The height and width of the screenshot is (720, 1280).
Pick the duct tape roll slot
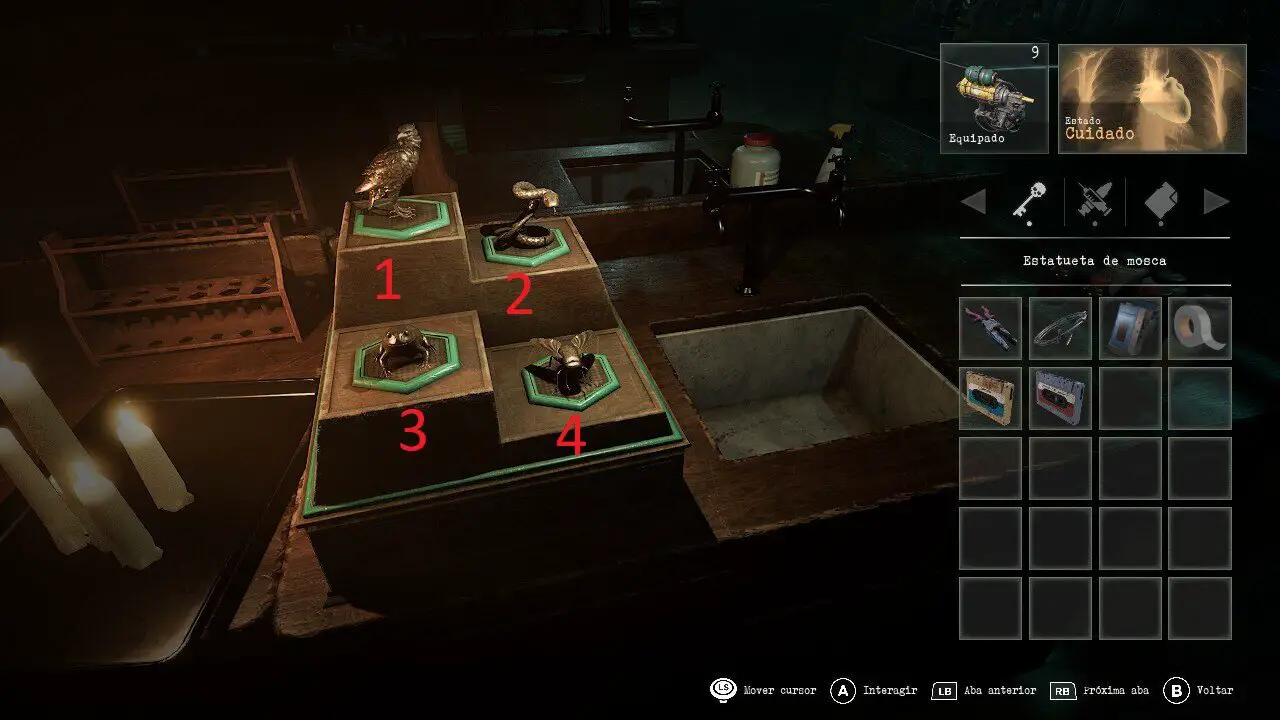pos(1200,328)
